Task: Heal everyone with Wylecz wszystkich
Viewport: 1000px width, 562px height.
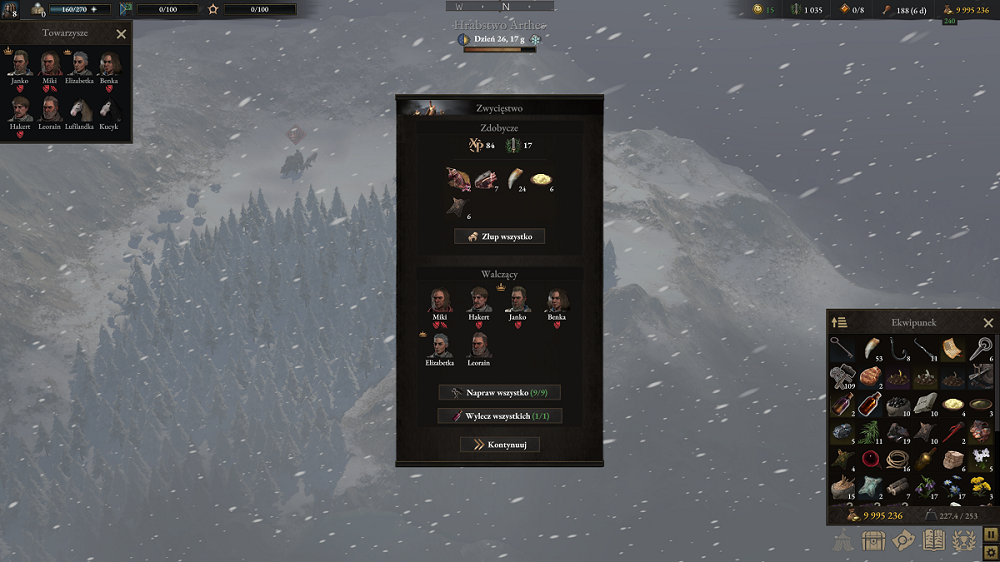Action: point(499,416)
